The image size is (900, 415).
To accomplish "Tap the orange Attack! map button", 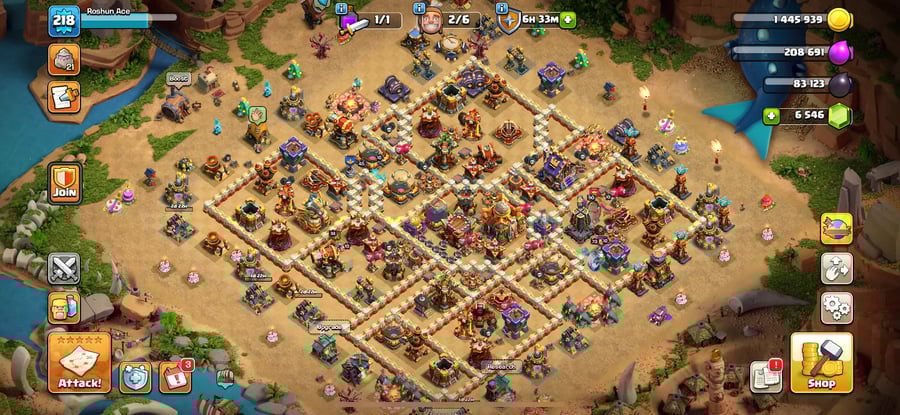I will coord(79,363).
